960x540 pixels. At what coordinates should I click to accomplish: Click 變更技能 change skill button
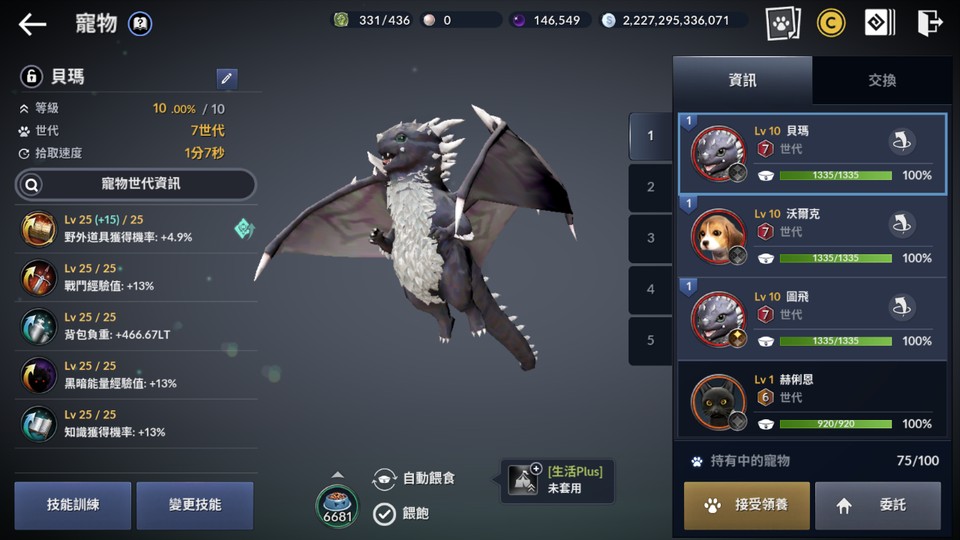tap(195, 505)
